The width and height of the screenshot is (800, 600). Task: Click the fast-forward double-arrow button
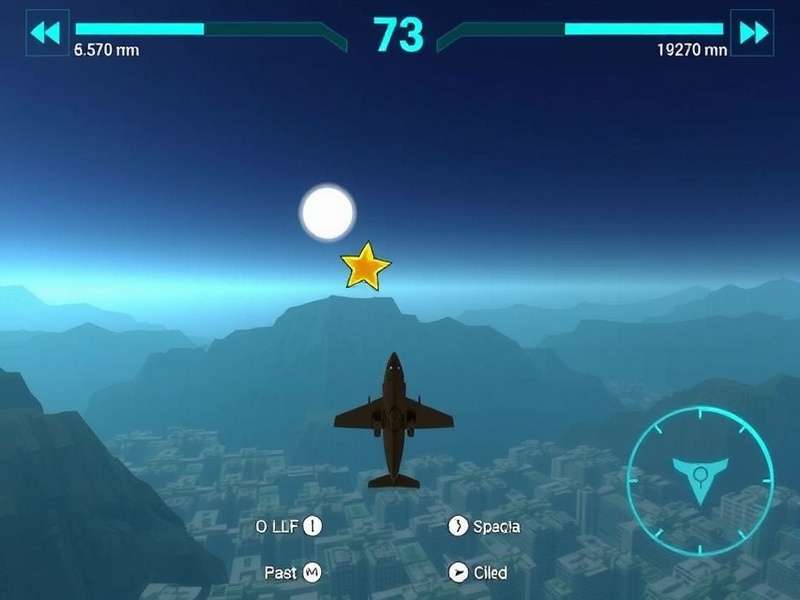(x=752, y=32)
